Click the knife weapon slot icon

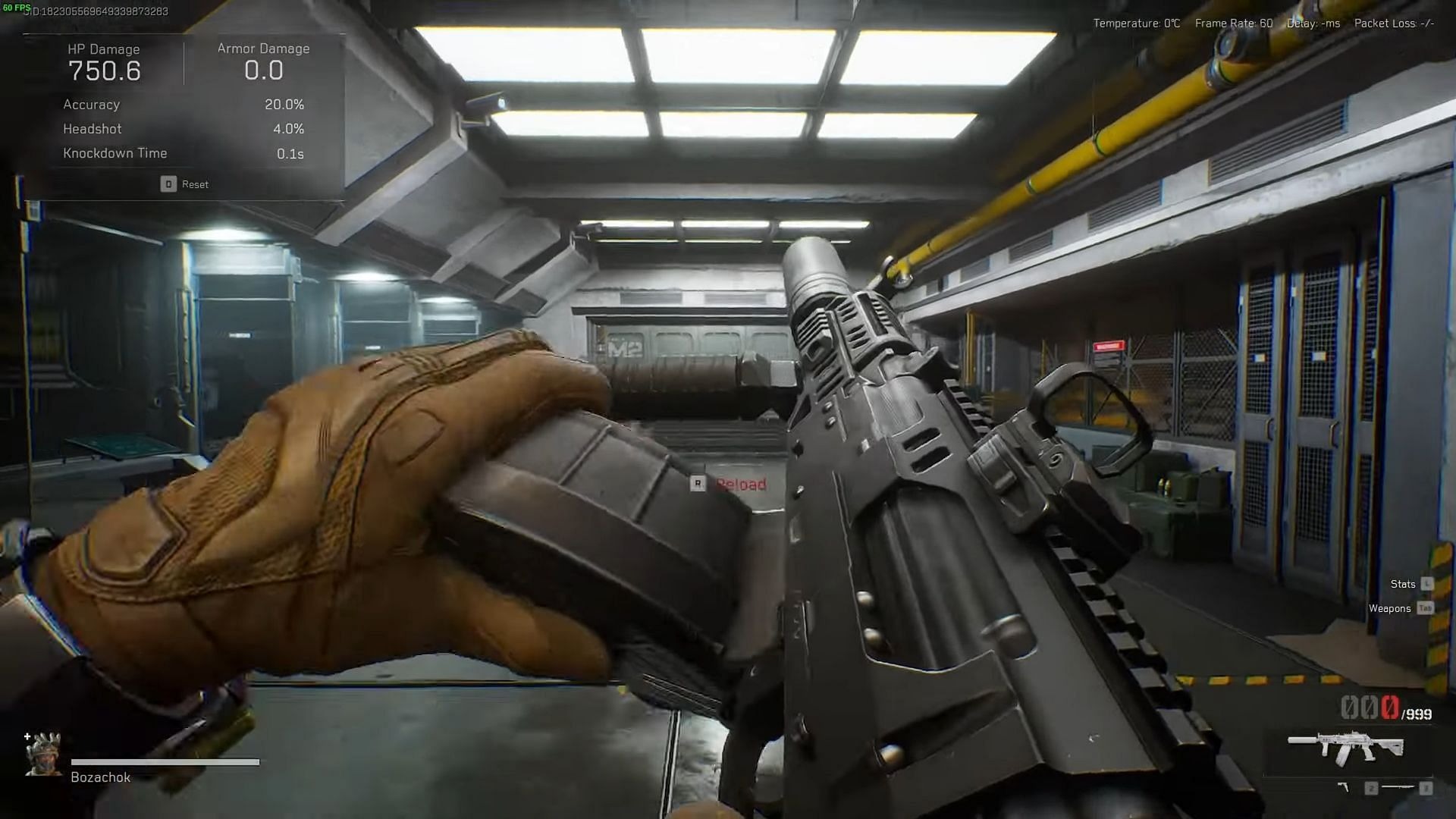pyautogui.click(x=1398, y=786)
